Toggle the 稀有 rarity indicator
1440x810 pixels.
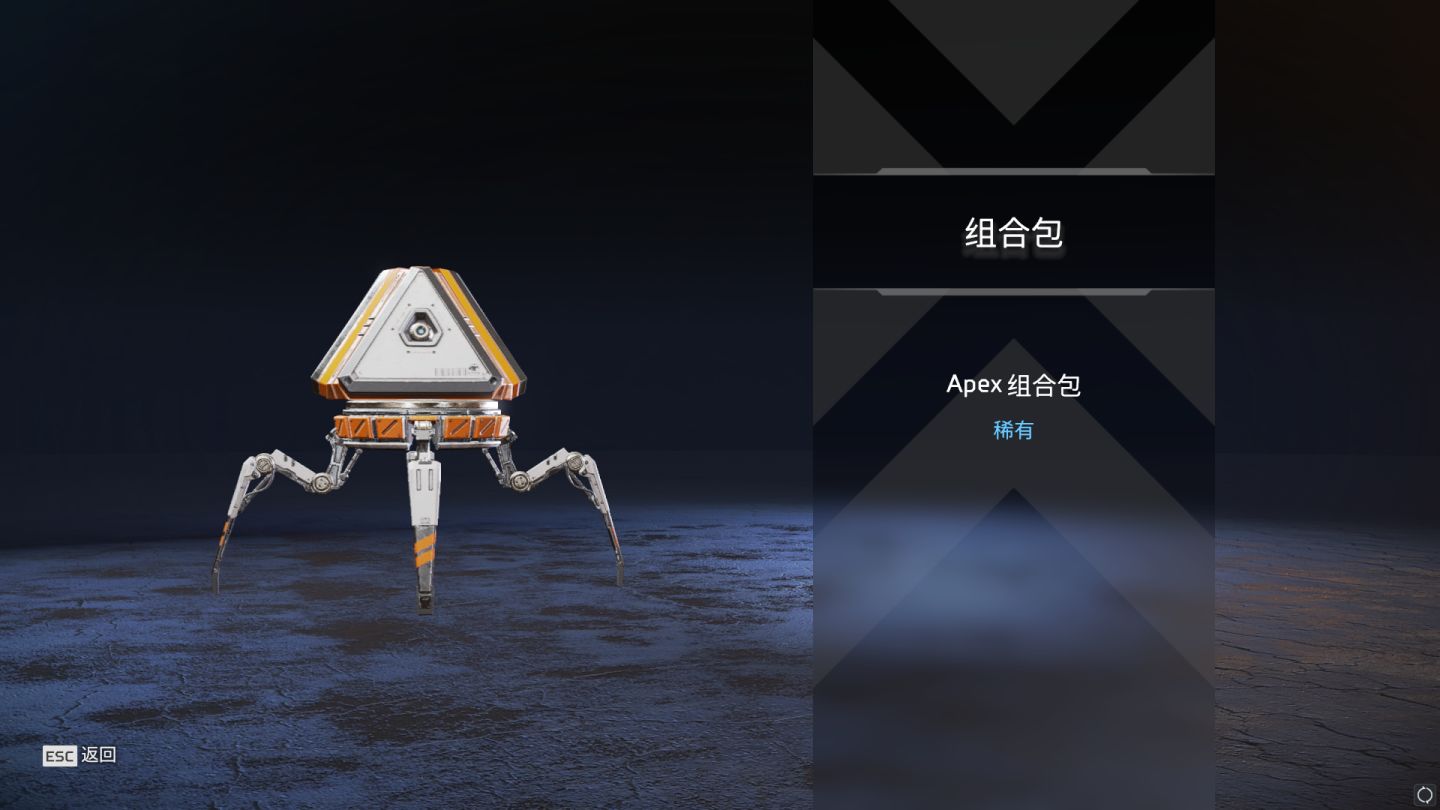click(x=1013, y=429)
